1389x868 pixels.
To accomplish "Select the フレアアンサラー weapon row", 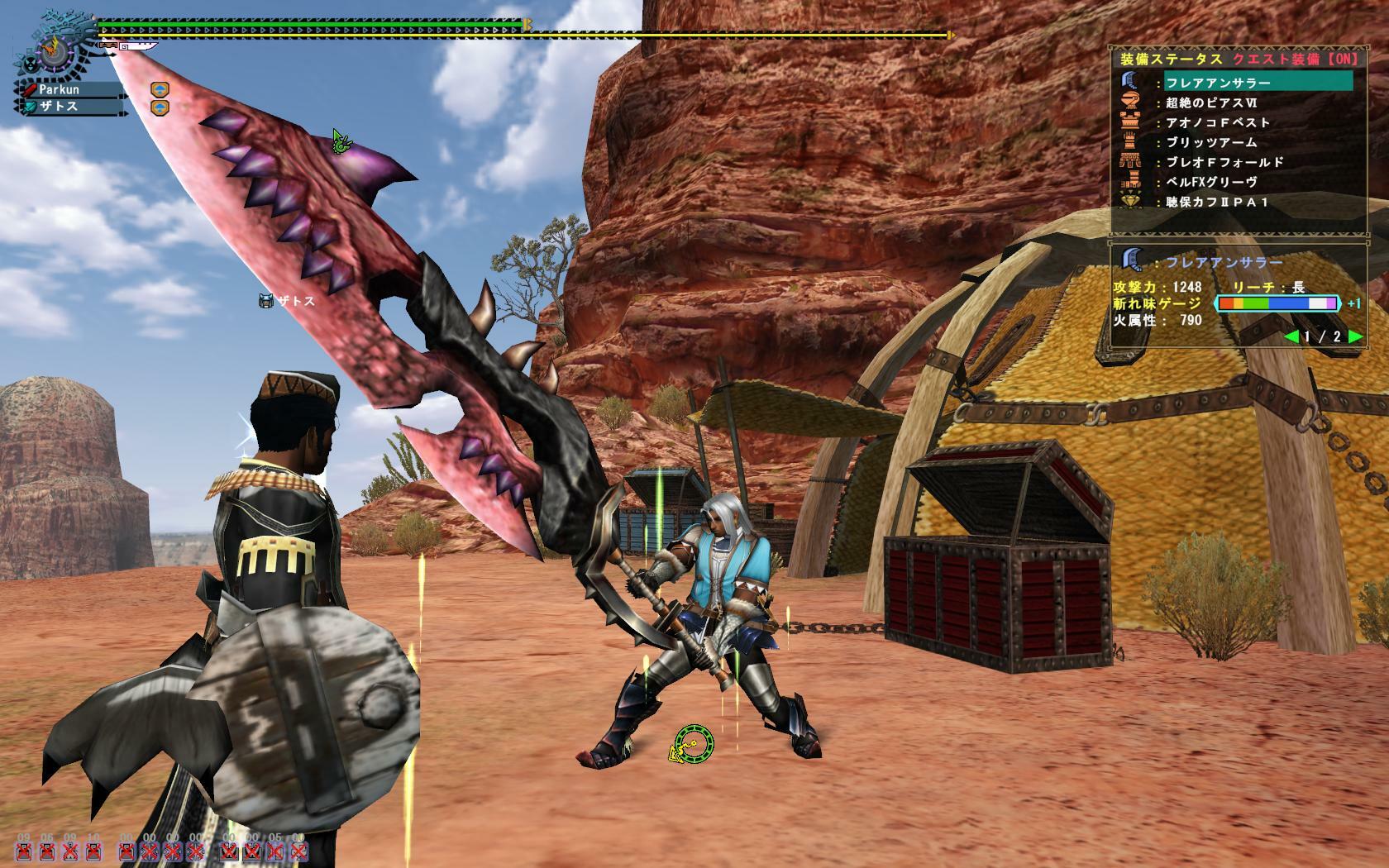I will tap(1257, 81).
